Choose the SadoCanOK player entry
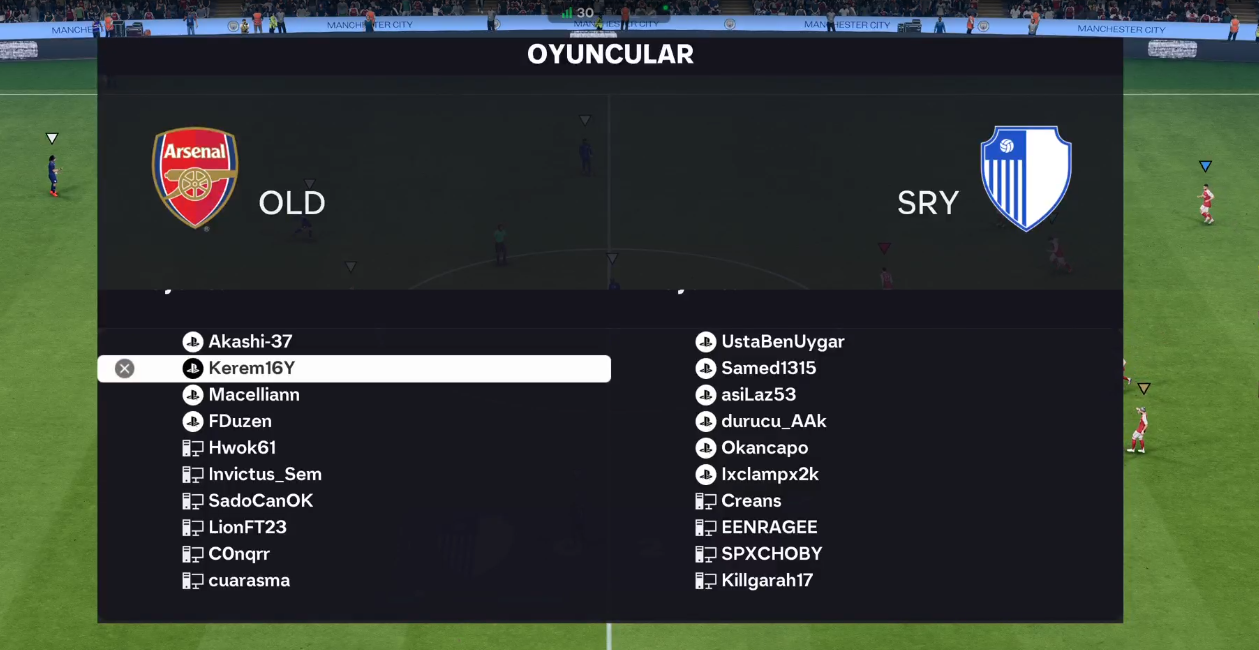This screenshot has height=650, width=1259. coord(261,501)
